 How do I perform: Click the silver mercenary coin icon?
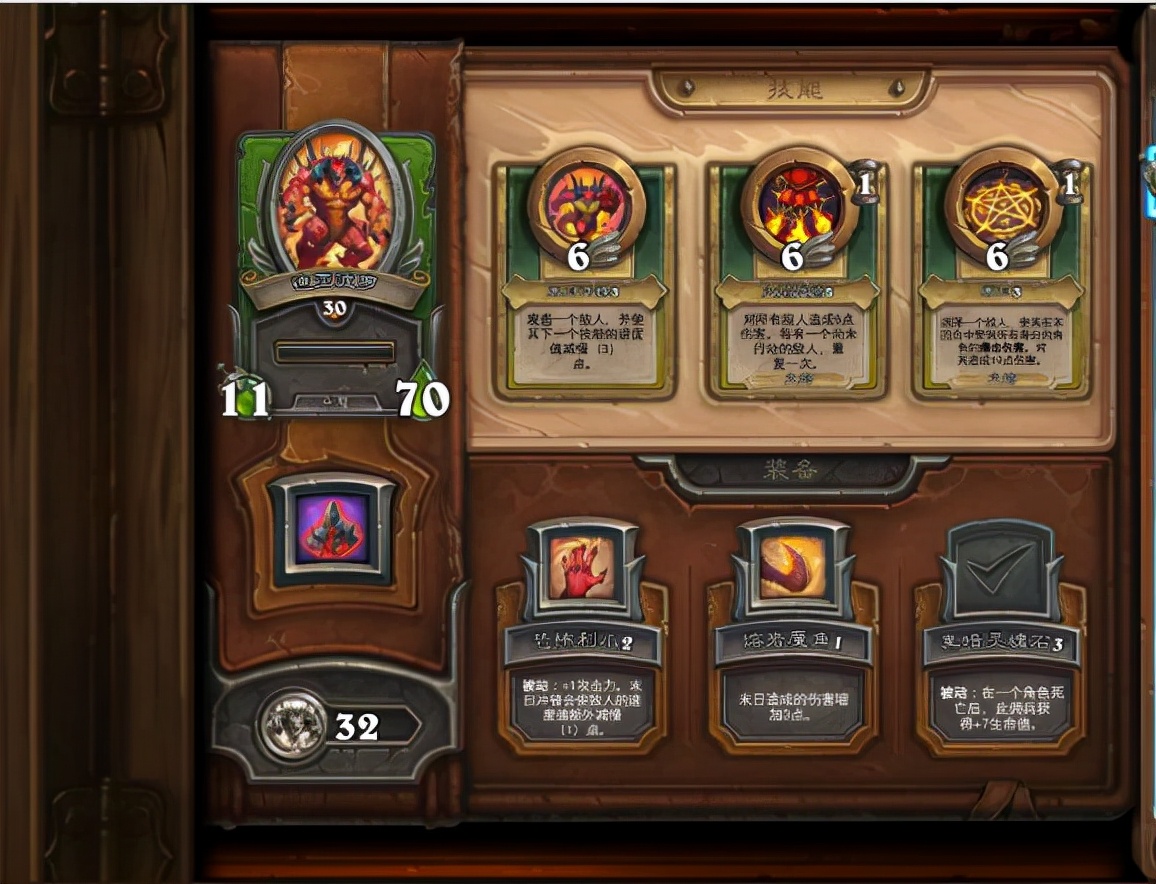click(292, 725)
